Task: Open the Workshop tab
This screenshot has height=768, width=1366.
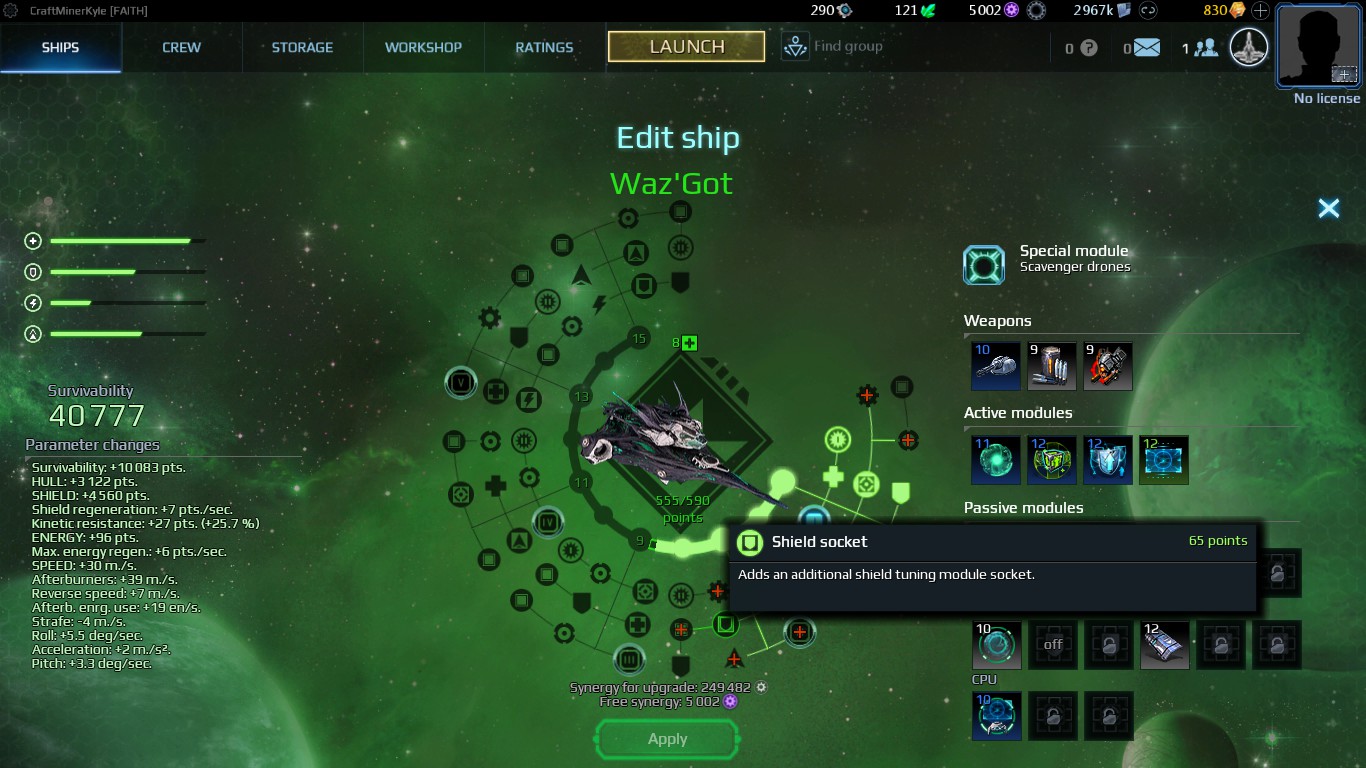Action: click(x=423, y=47)
